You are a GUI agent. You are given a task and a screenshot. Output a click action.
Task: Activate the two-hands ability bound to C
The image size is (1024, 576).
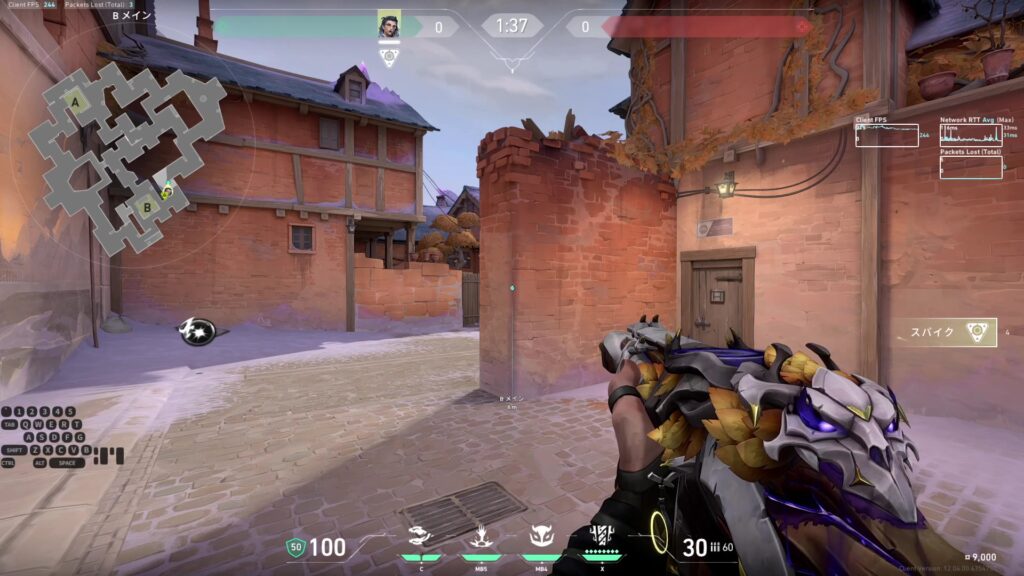click(420, 537)
